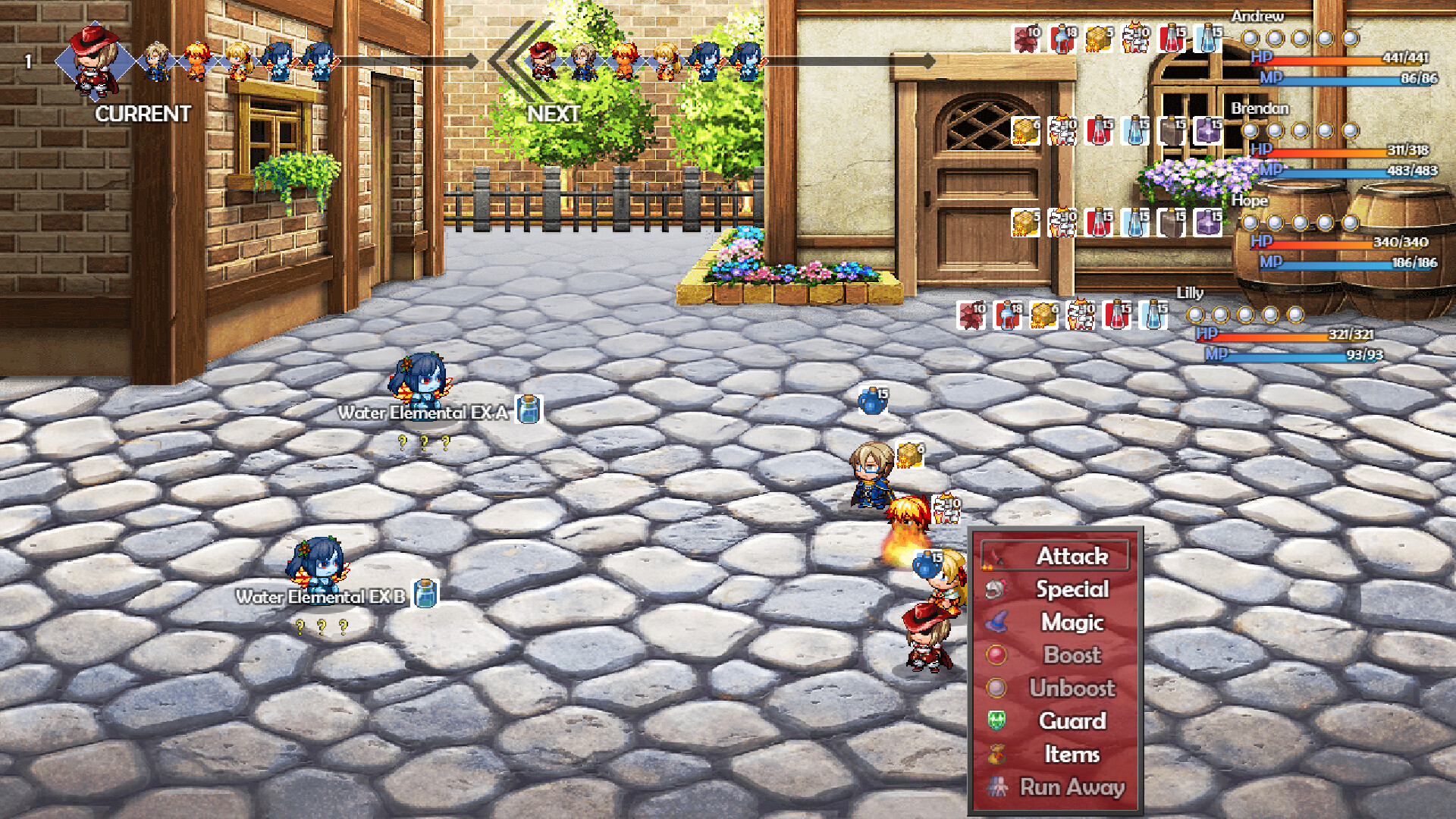1456x819 pixels.
Task: Toggle Lilly's middle boost orb
Action: [x=1247, y=313]
